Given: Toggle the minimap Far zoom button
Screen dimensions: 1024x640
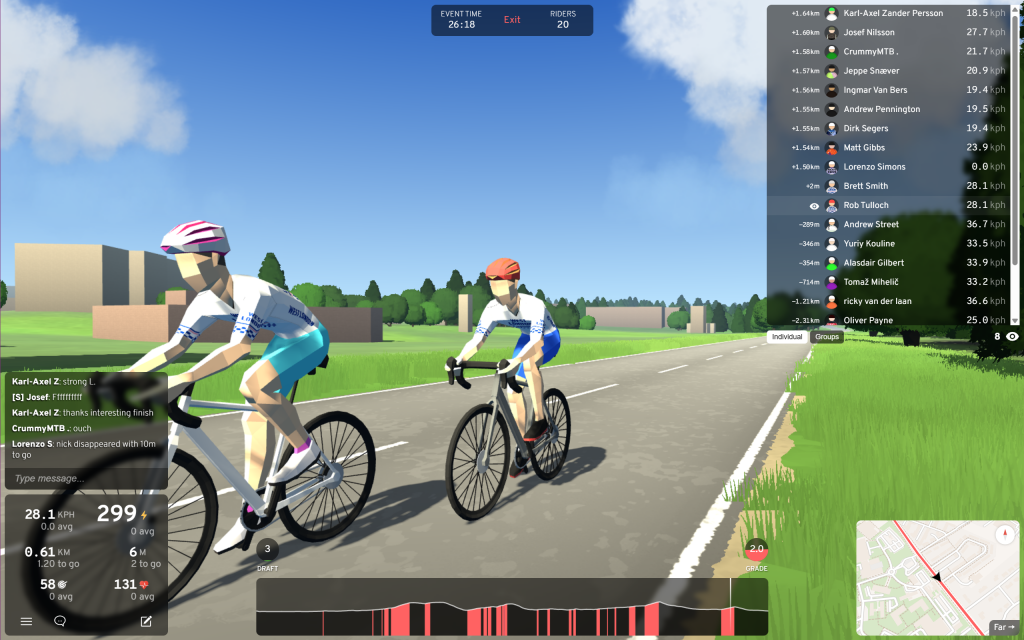Looking at the screenshot, I should pos(1002,627).
